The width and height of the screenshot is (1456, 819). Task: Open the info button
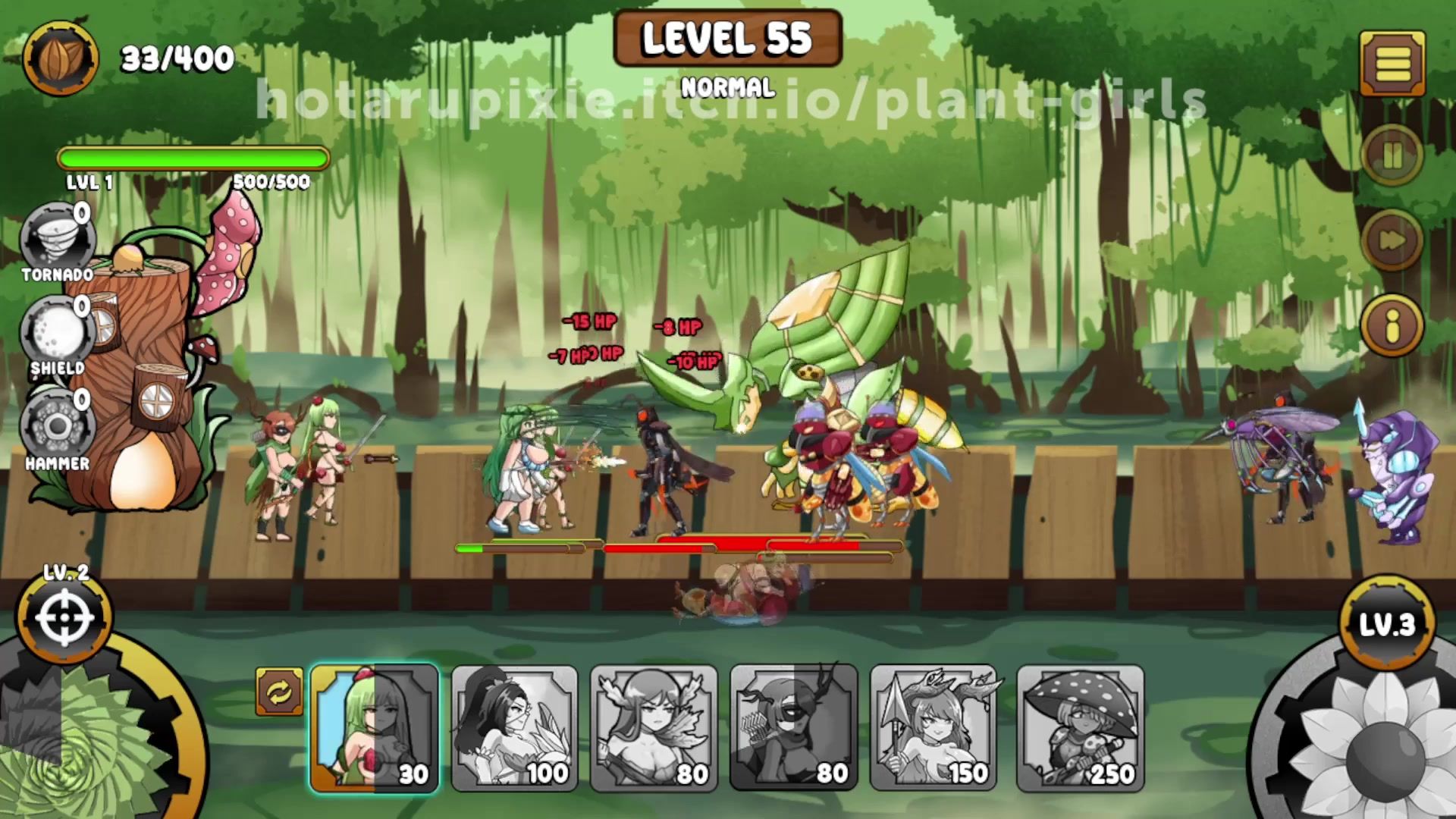(x=1392, y=326)
